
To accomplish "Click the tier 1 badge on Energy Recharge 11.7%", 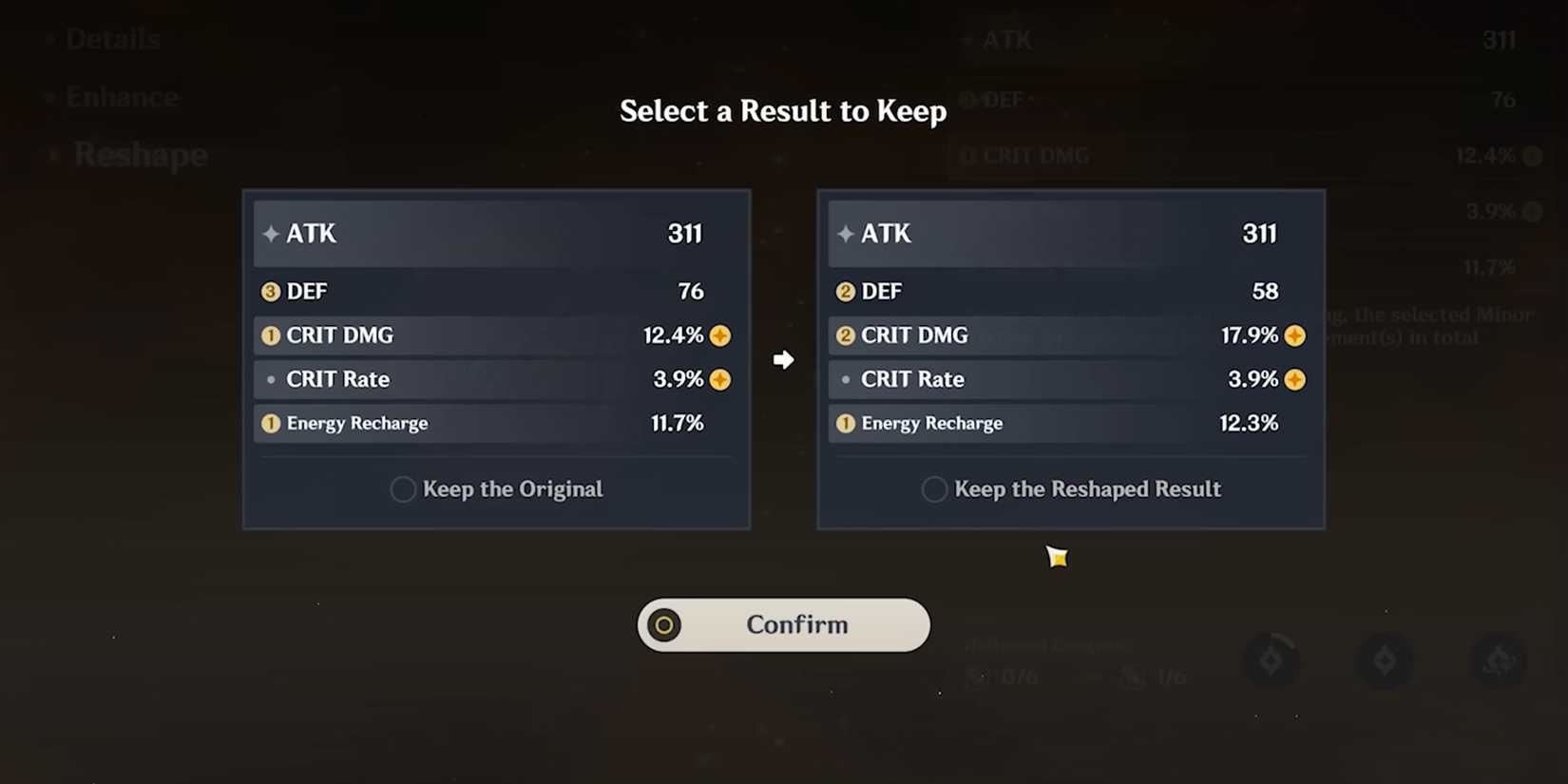I will click(x=269, y=423).
